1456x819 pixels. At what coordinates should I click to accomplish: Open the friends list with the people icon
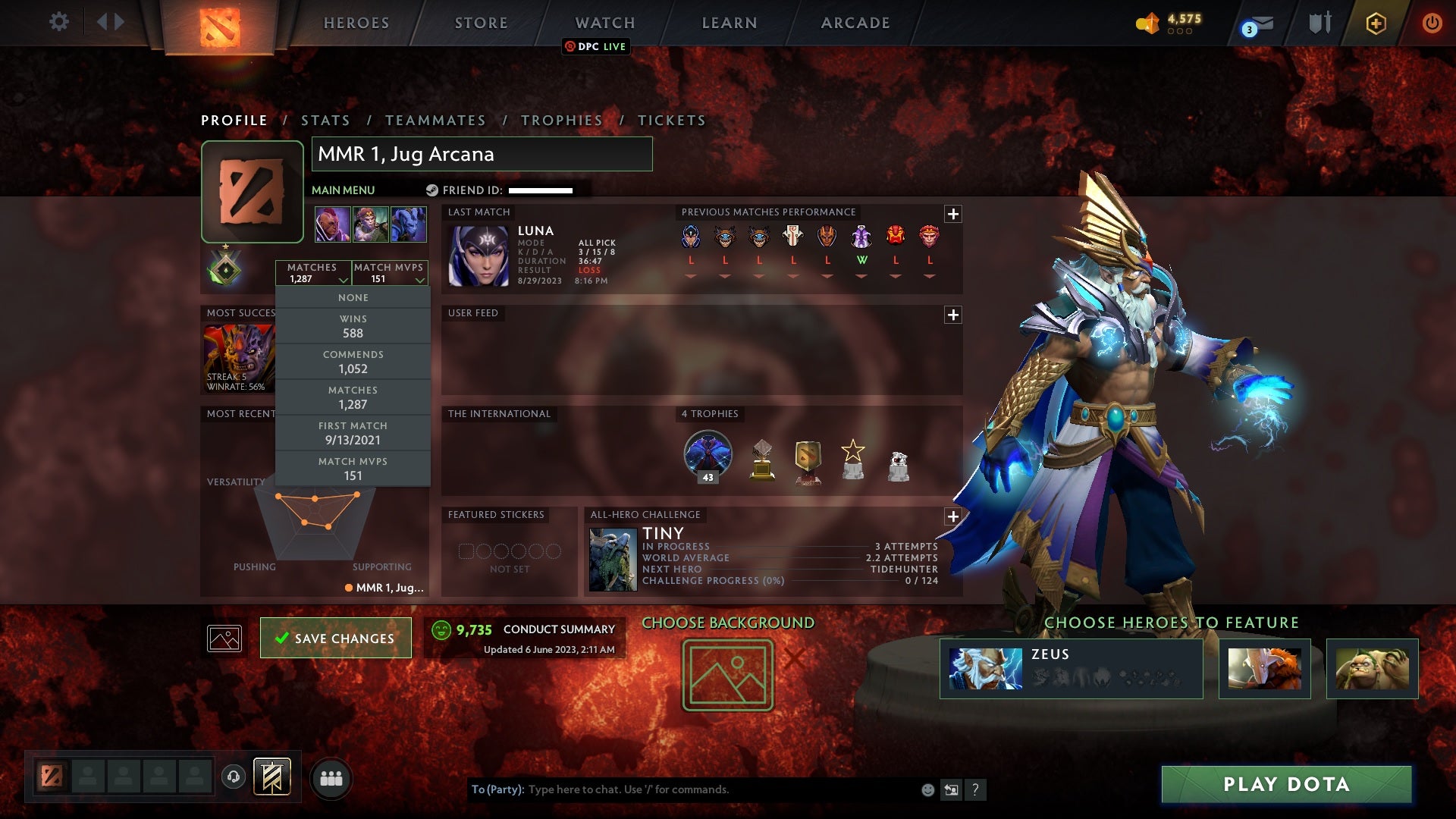click(331, 778)
